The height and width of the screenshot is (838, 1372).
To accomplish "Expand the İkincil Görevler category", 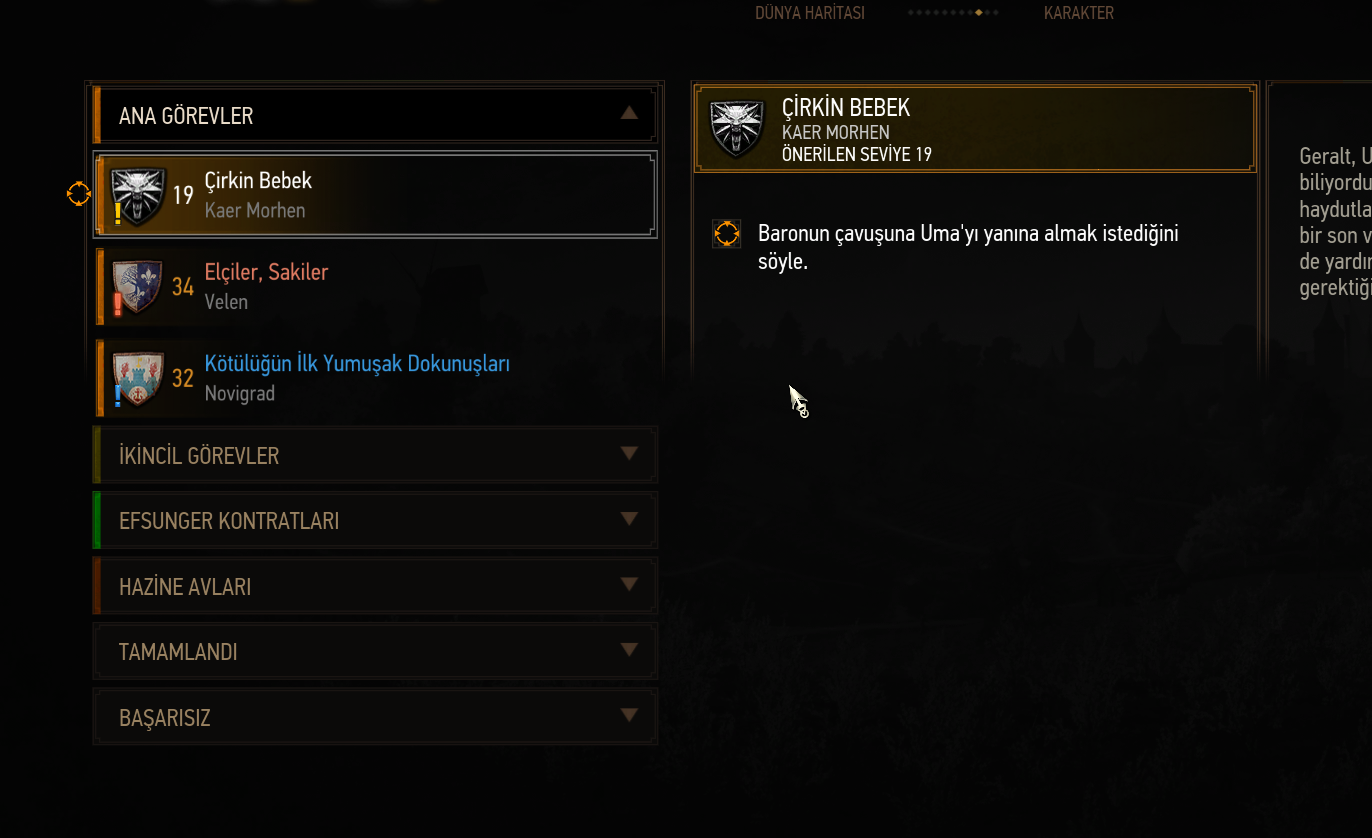I will click(x=375, y=456).
